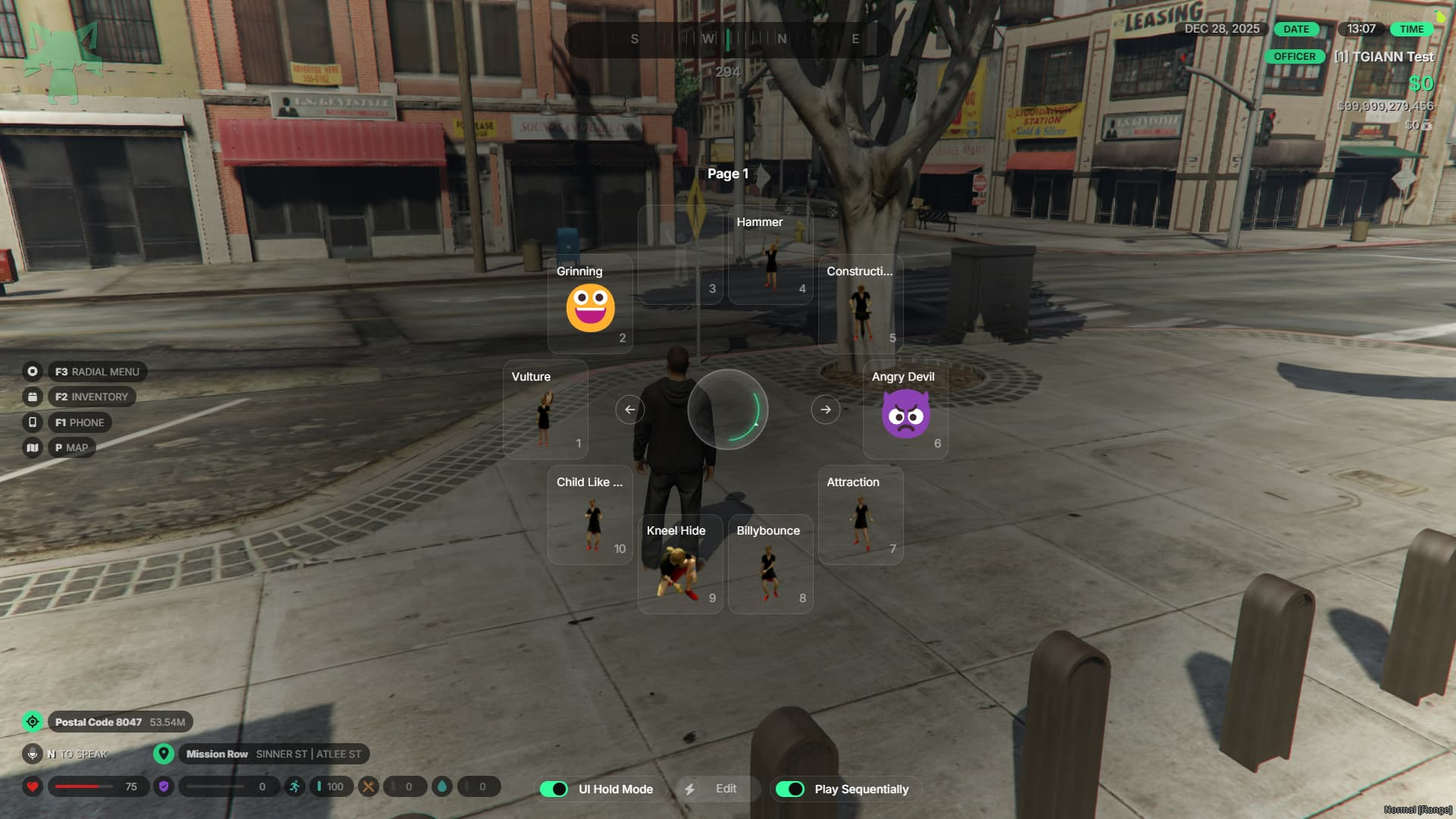The image size is (1456, 819).
Task: Select the Vulture emote tile
Action: tap(545, 409)
